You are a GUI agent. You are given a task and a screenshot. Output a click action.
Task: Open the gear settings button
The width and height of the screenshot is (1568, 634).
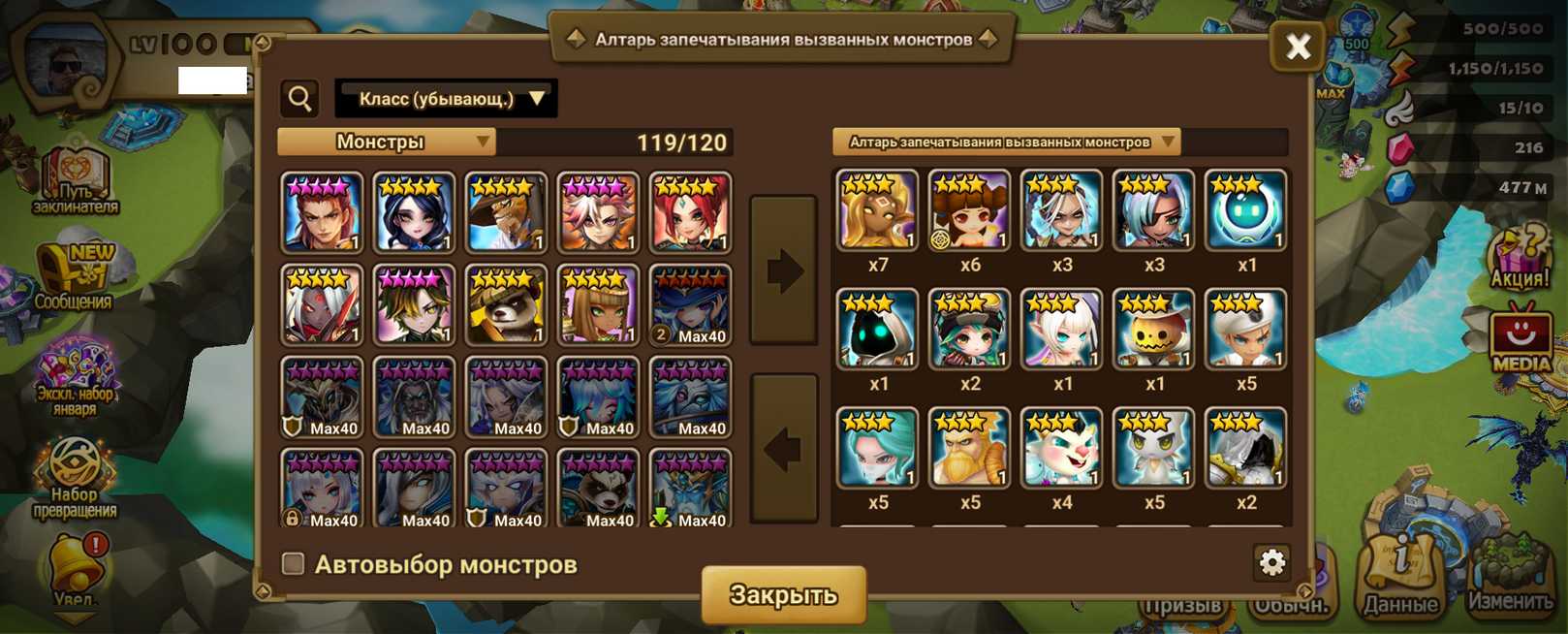(1271, 562)
